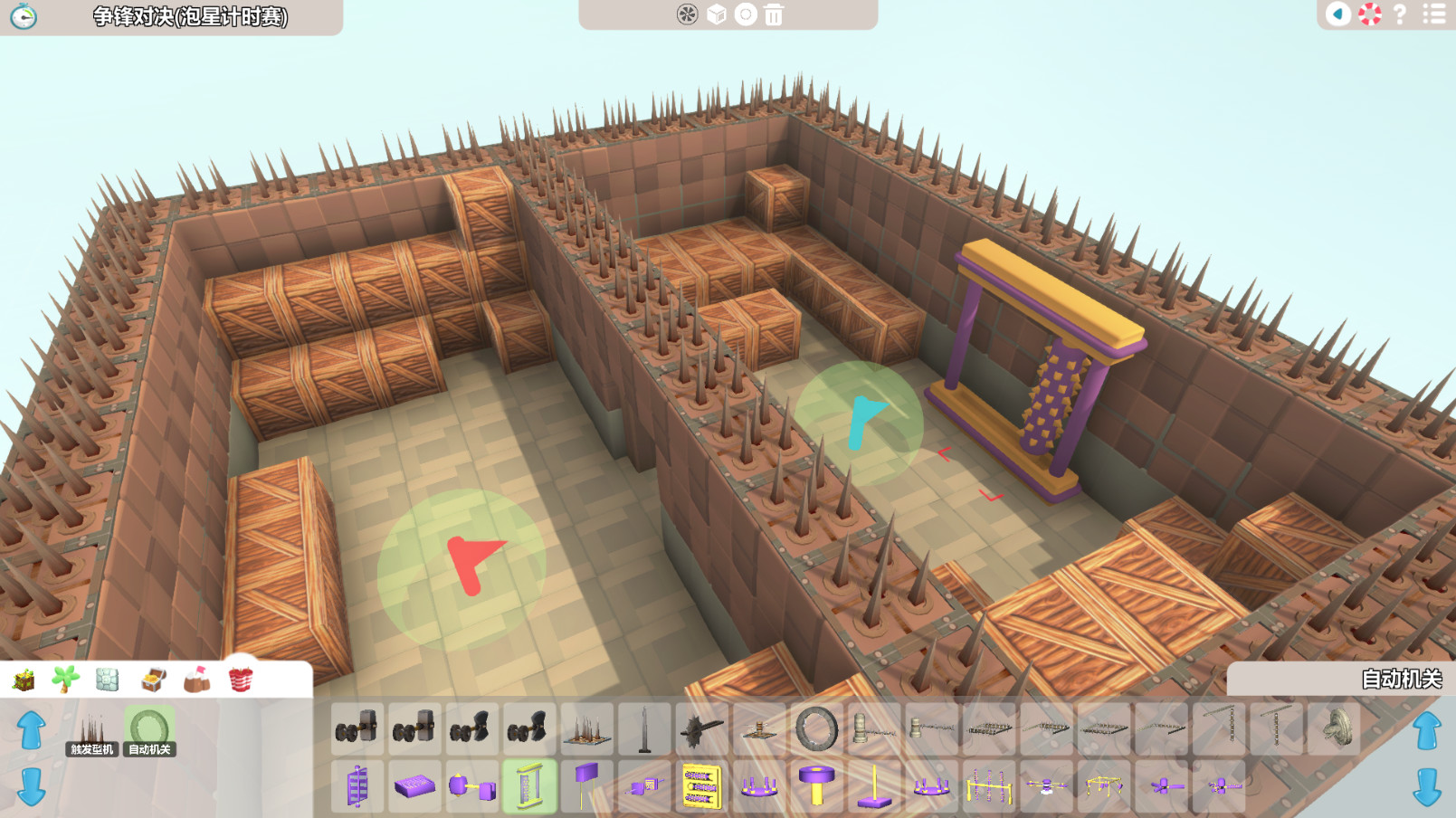Click the fan mechanism icon in top toolbar
The width and height of the screenshot is (1456, 818).
click(689, 15)
